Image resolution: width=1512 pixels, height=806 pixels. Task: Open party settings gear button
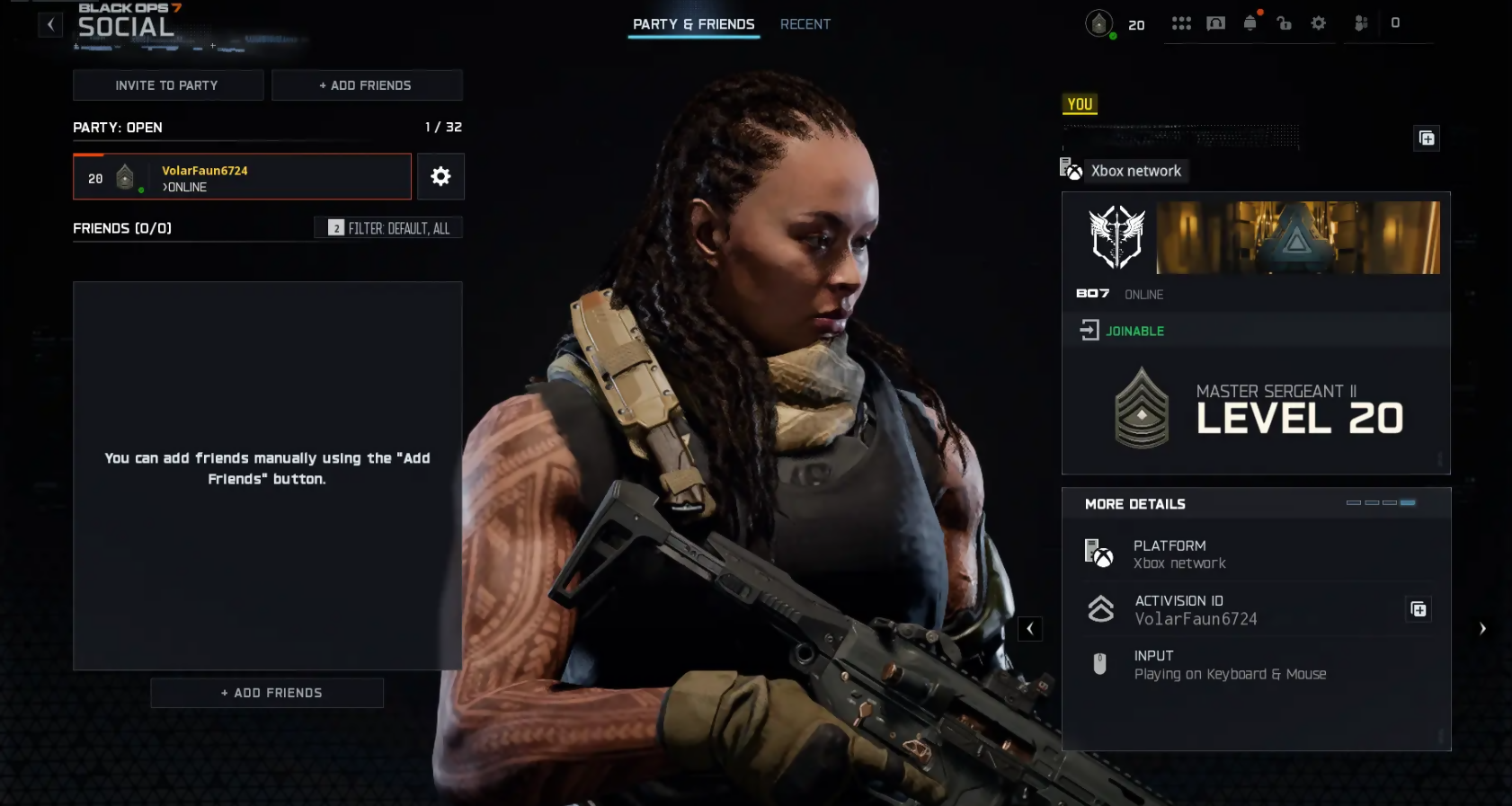click(440, 176)
